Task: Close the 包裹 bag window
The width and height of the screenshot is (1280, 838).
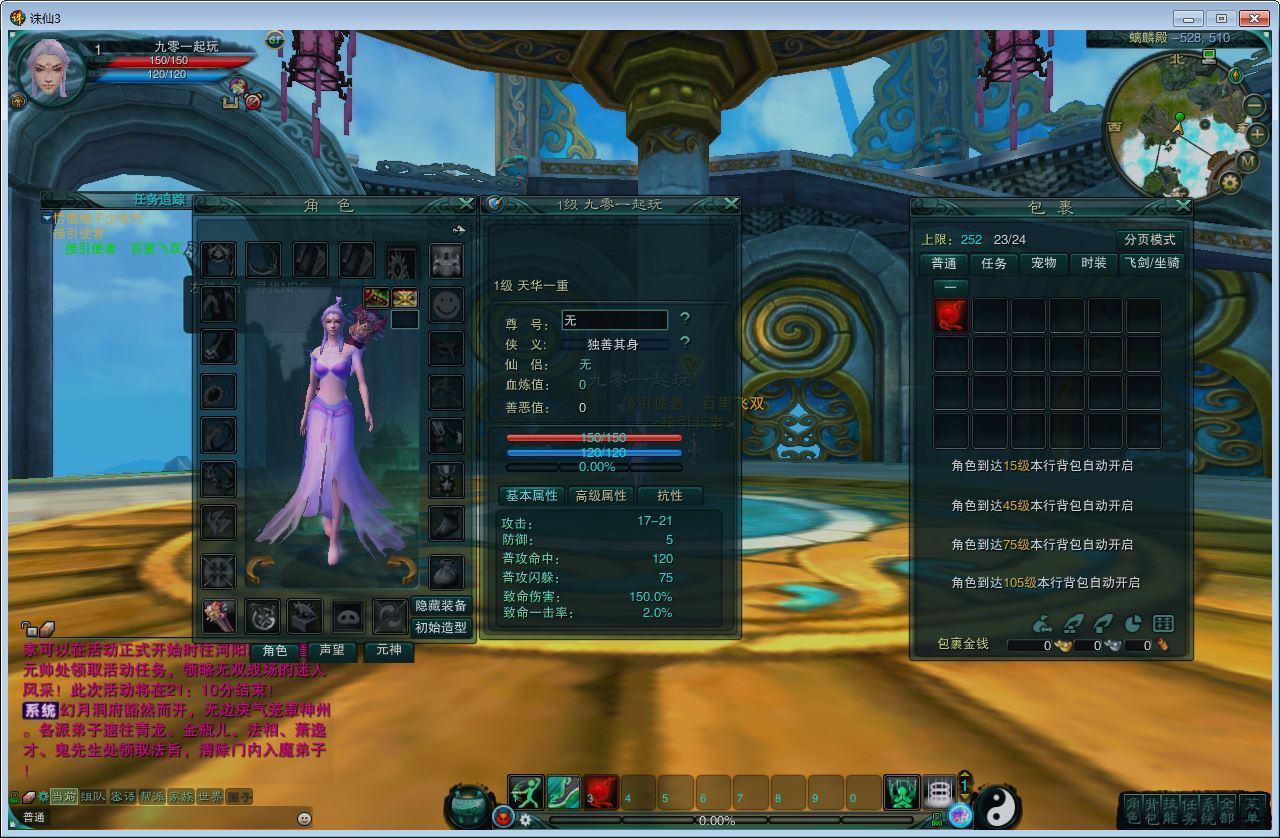Action: point(1183,206)
